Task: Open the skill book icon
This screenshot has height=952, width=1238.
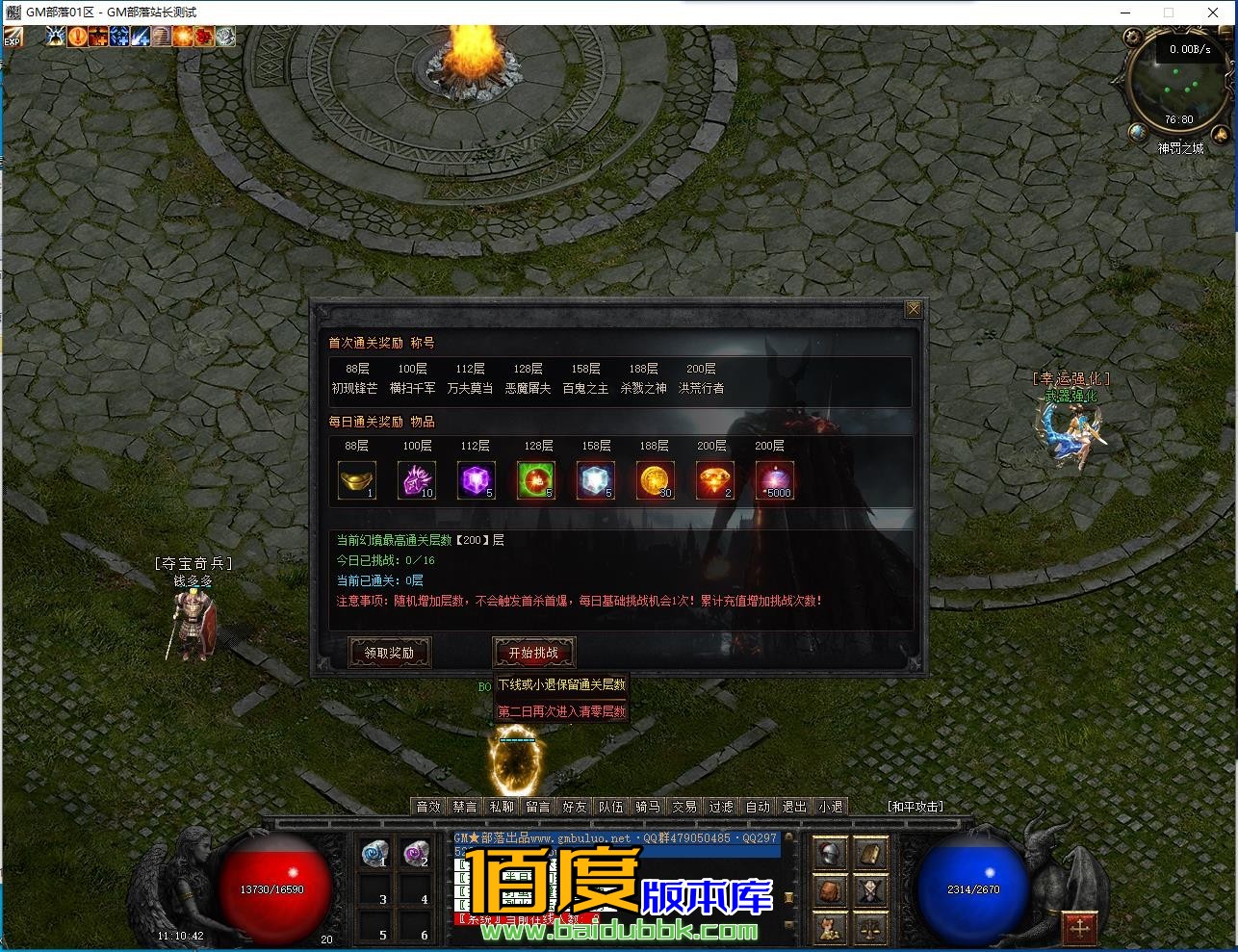Action: pos(870,854)
